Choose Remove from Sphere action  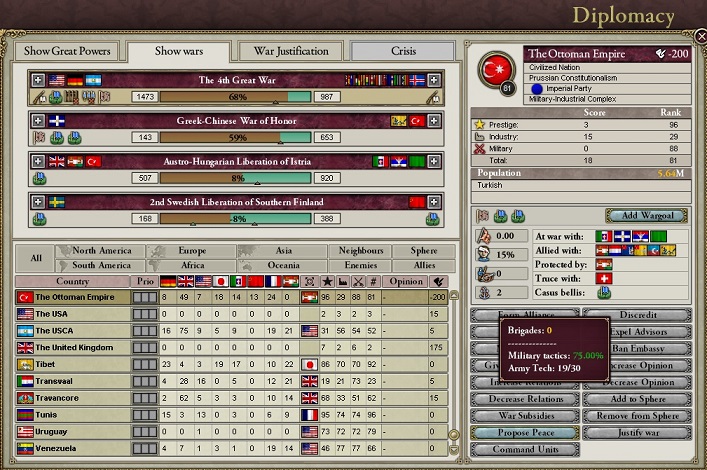[x=636, y=415]
